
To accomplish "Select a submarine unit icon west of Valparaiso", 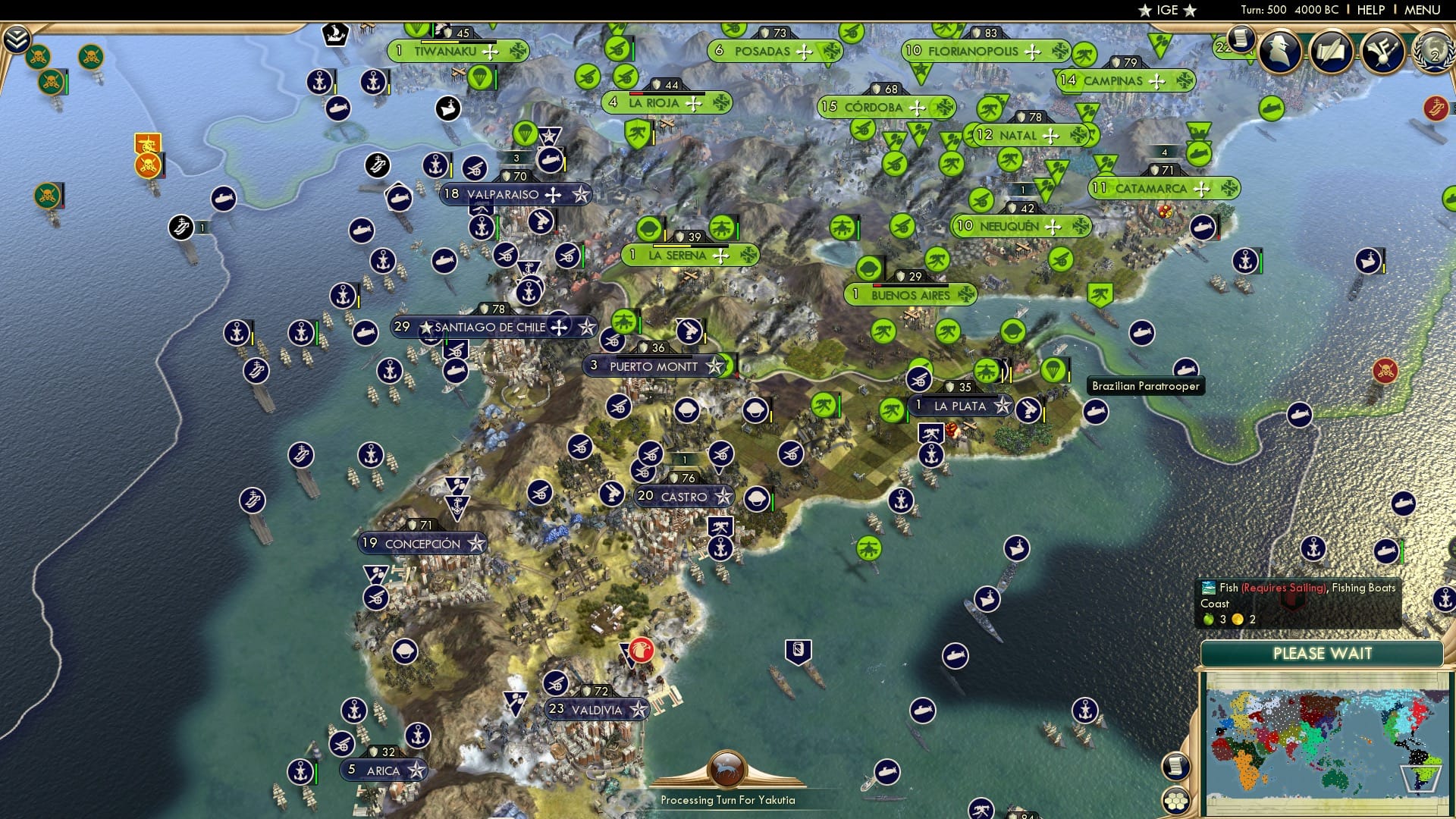I will tap(362, 229).
